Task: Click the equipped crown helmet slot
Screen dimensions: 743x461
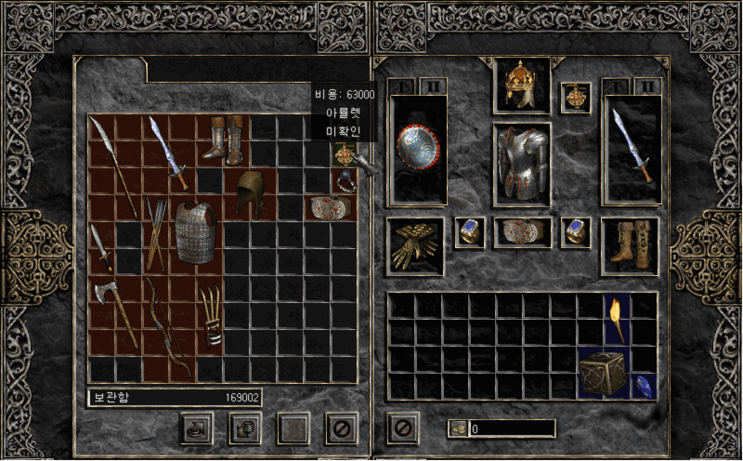Action: coord(522,86)
